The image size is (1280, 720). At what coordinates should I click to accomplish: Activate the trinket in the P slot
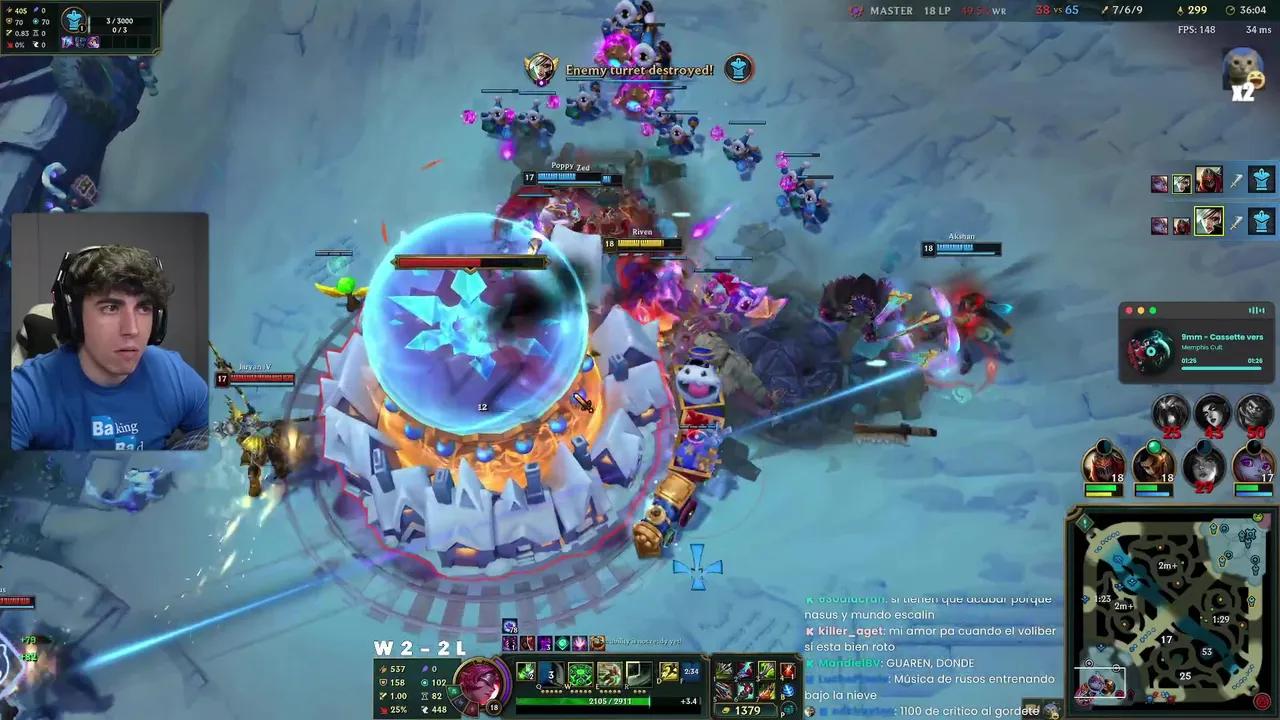click(x=789, y=708)
